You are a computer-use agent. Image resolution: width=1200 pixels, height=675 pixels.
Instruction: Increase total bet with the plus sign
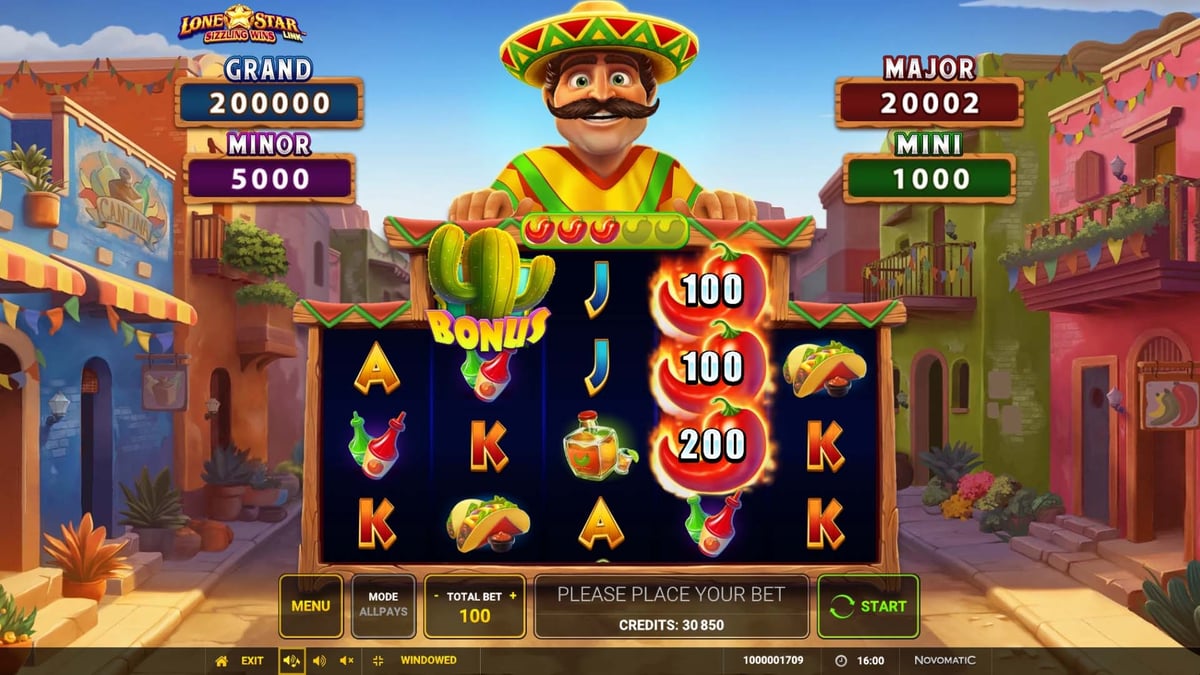513,596
